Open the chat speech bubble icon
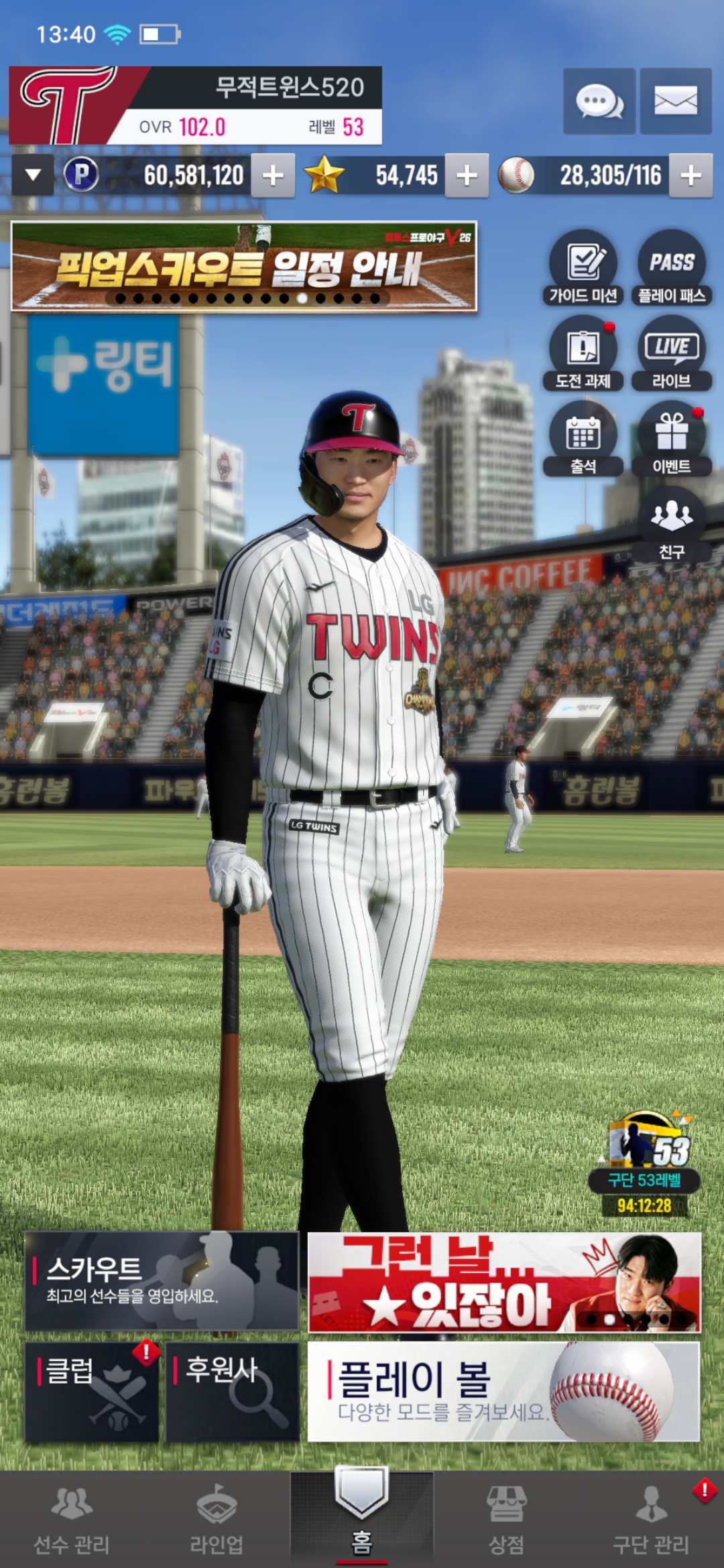The width and height of the screenshot is (724, 1568). tap(599, 101)
